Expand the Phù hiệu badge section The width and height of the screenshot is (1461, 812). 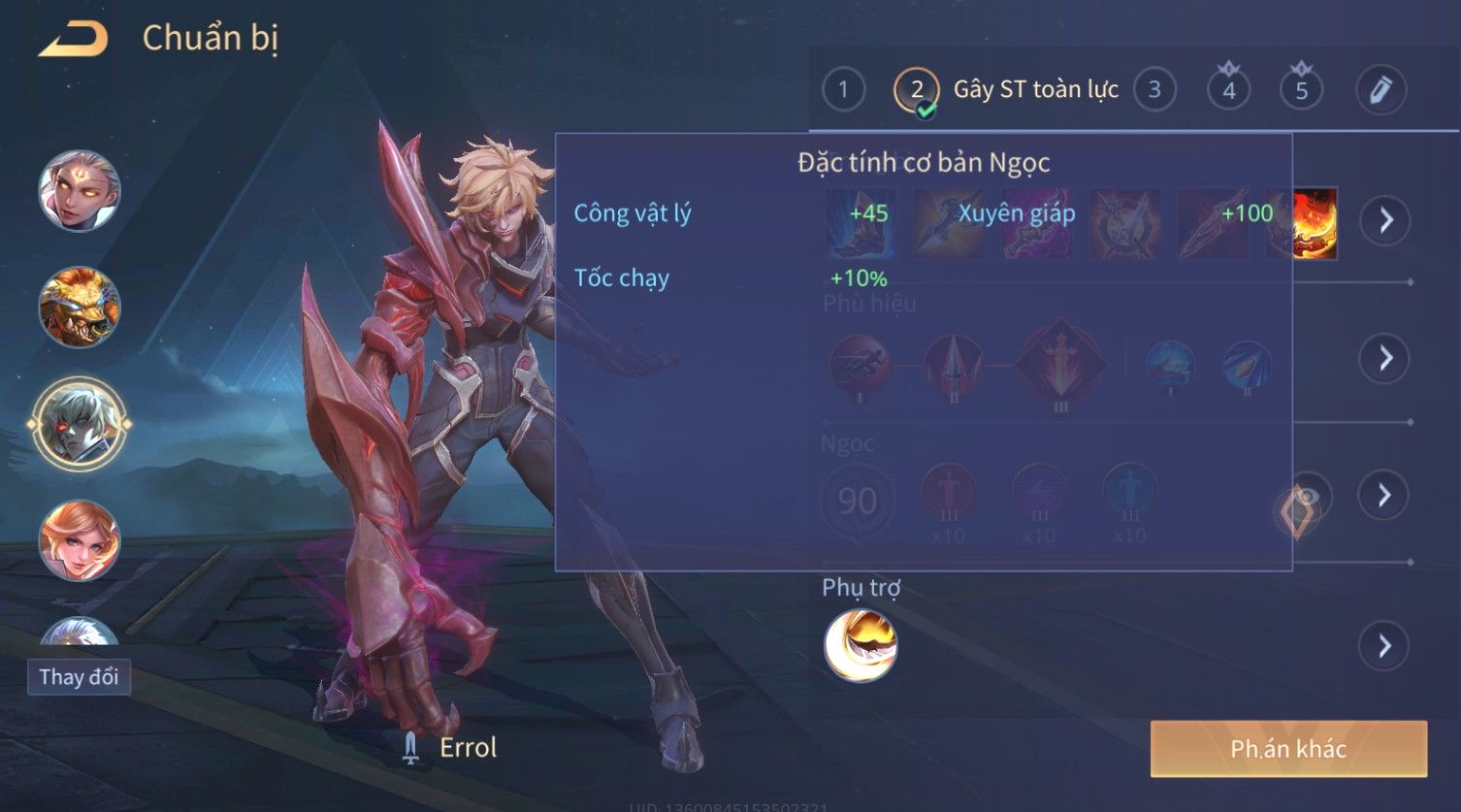point(1384,359)
